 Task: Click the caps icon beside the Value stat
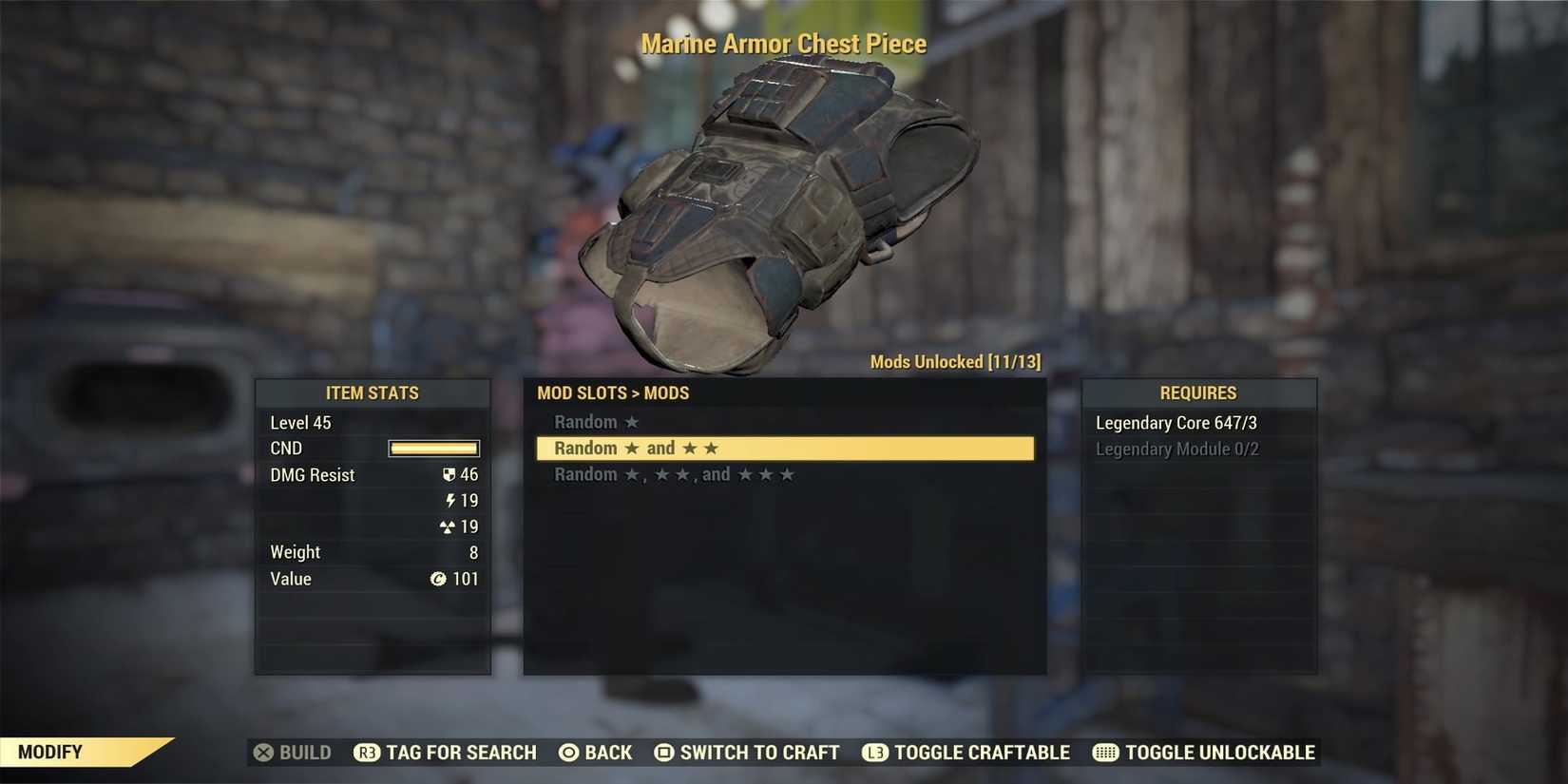click(438, 579)
